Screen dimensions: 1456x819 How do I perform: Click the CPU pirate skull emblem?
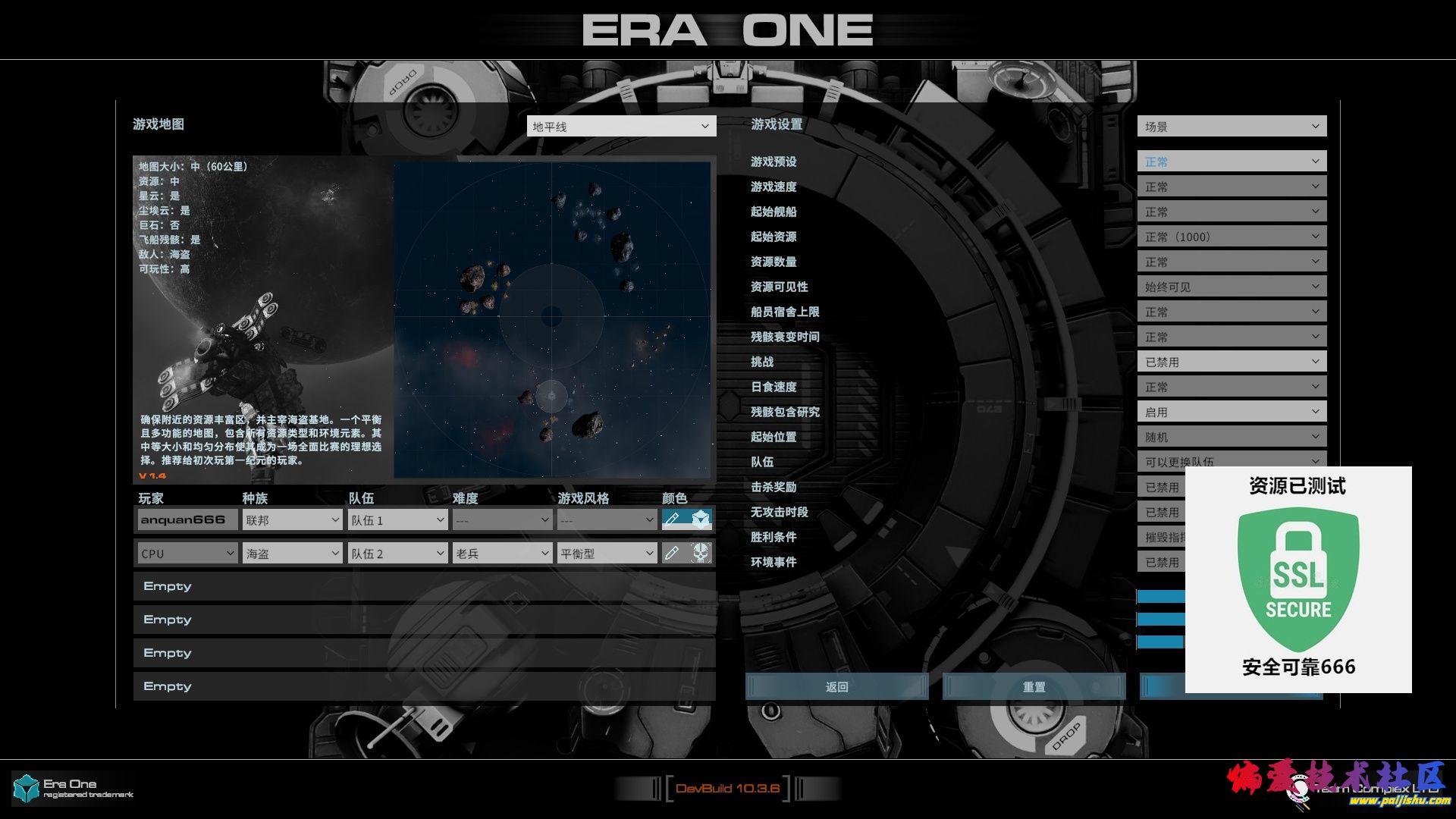pyautogui.click(x=701, y=553)
